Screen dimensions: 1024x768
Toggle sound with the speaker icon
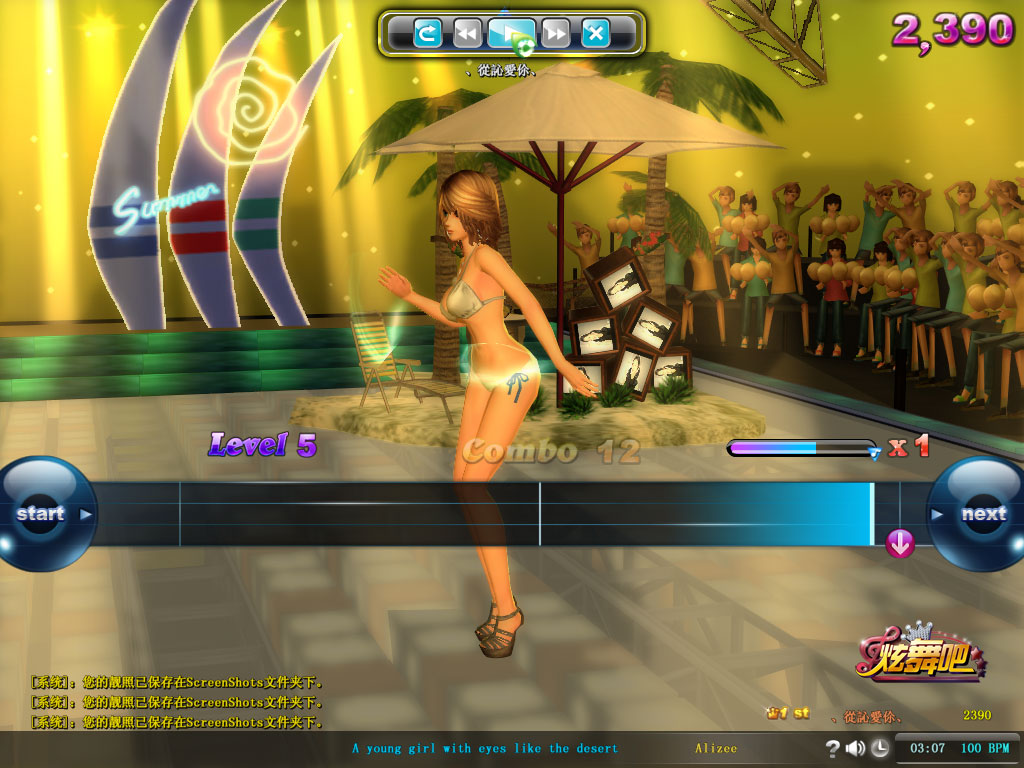point(855,748)
